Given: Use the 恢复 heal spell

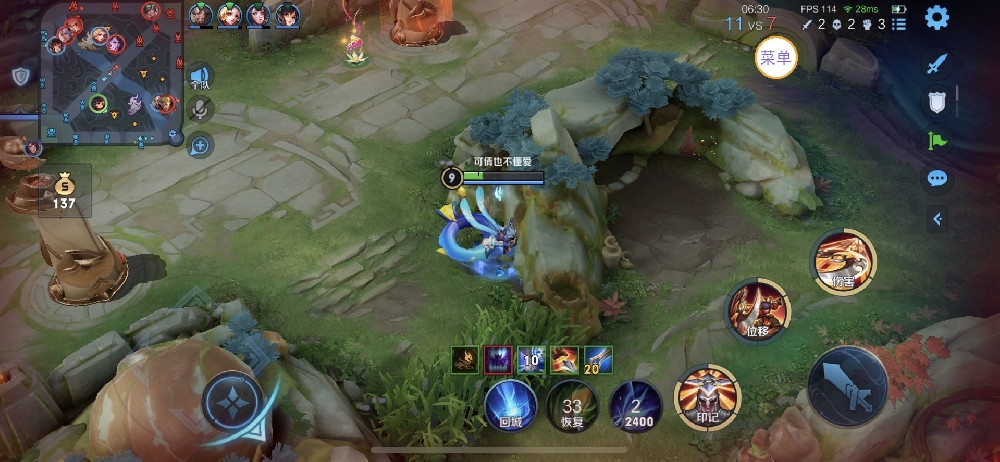Looking at the screenshot, I should point(572,405).
